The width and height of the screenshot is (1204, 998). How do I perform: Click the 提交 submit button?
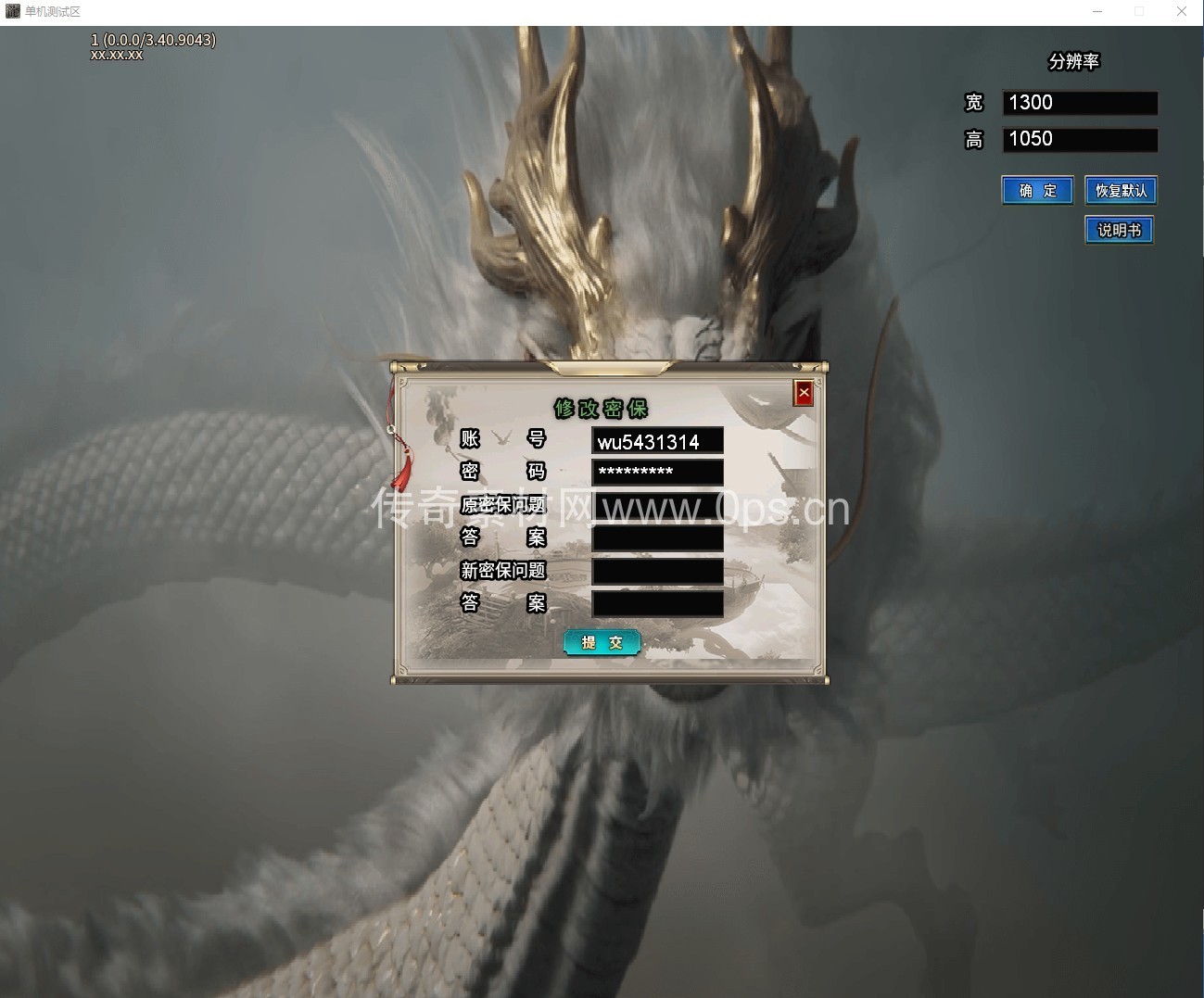[x=602, y=642]
